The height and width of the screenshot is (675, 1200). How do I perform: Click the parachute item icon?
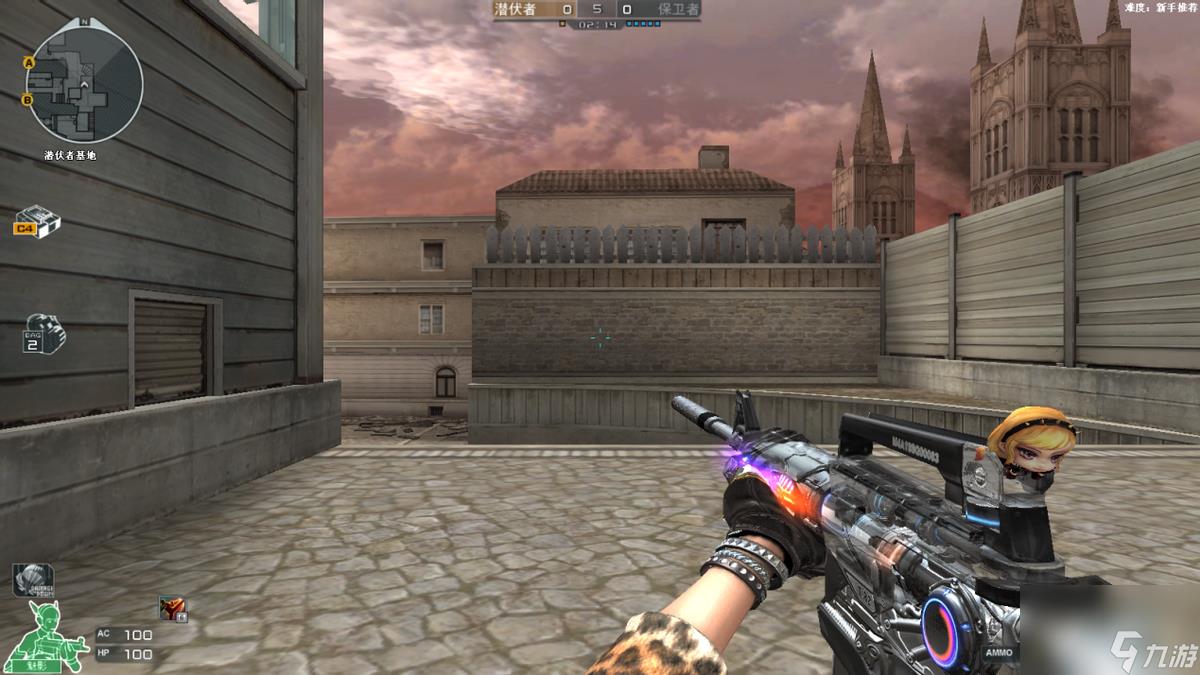[32, 579]
